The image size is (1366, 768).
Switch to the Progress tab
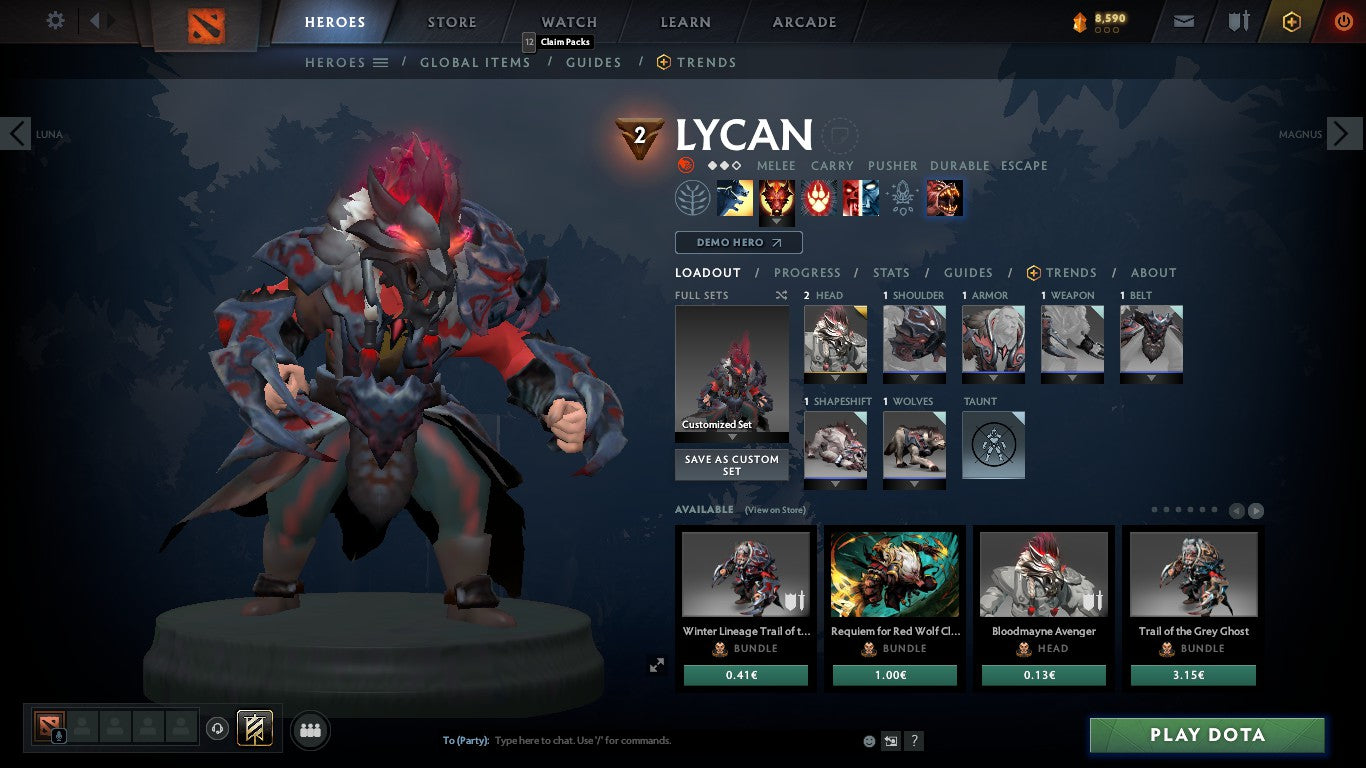pyautogui.click(x=808, y=272)
